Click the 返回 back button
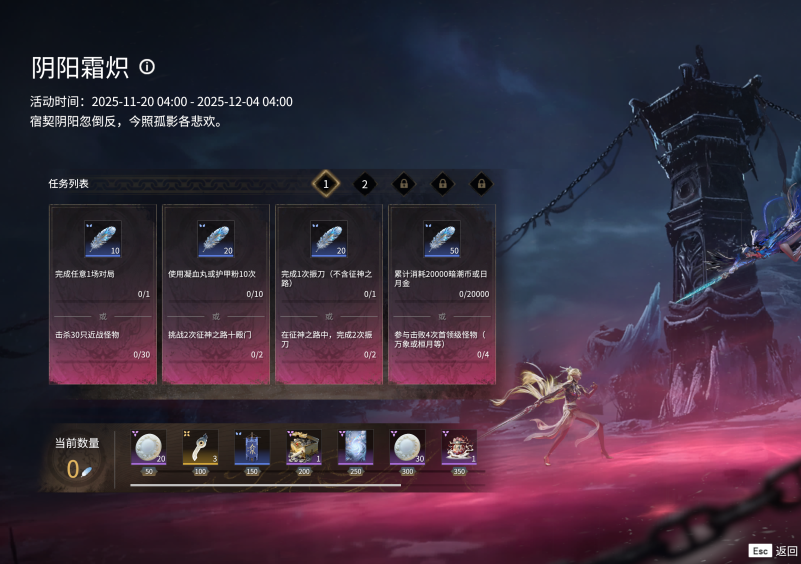Image resolution: width=801 pixels, height=564 pixels. (x=774, y=551)
